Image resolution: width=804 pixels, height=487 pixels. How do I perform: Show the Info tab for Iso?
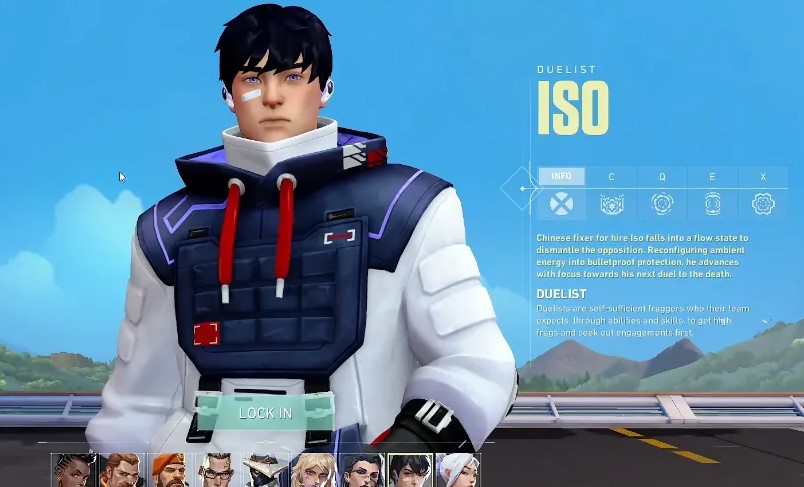click(x=562, y=177)
